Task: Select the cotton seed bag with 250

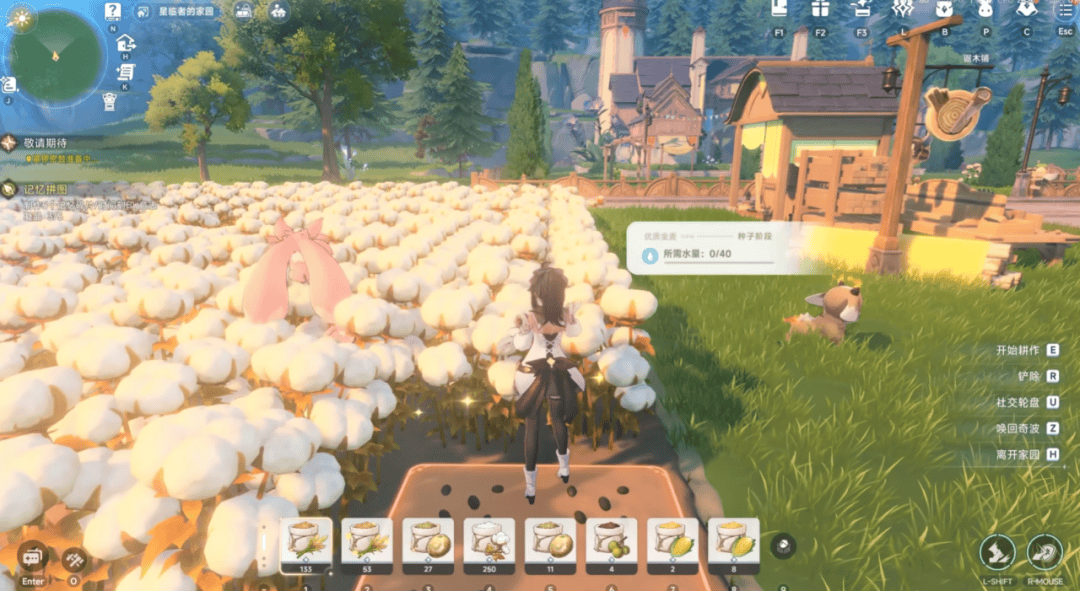Action: pos(489,541)
